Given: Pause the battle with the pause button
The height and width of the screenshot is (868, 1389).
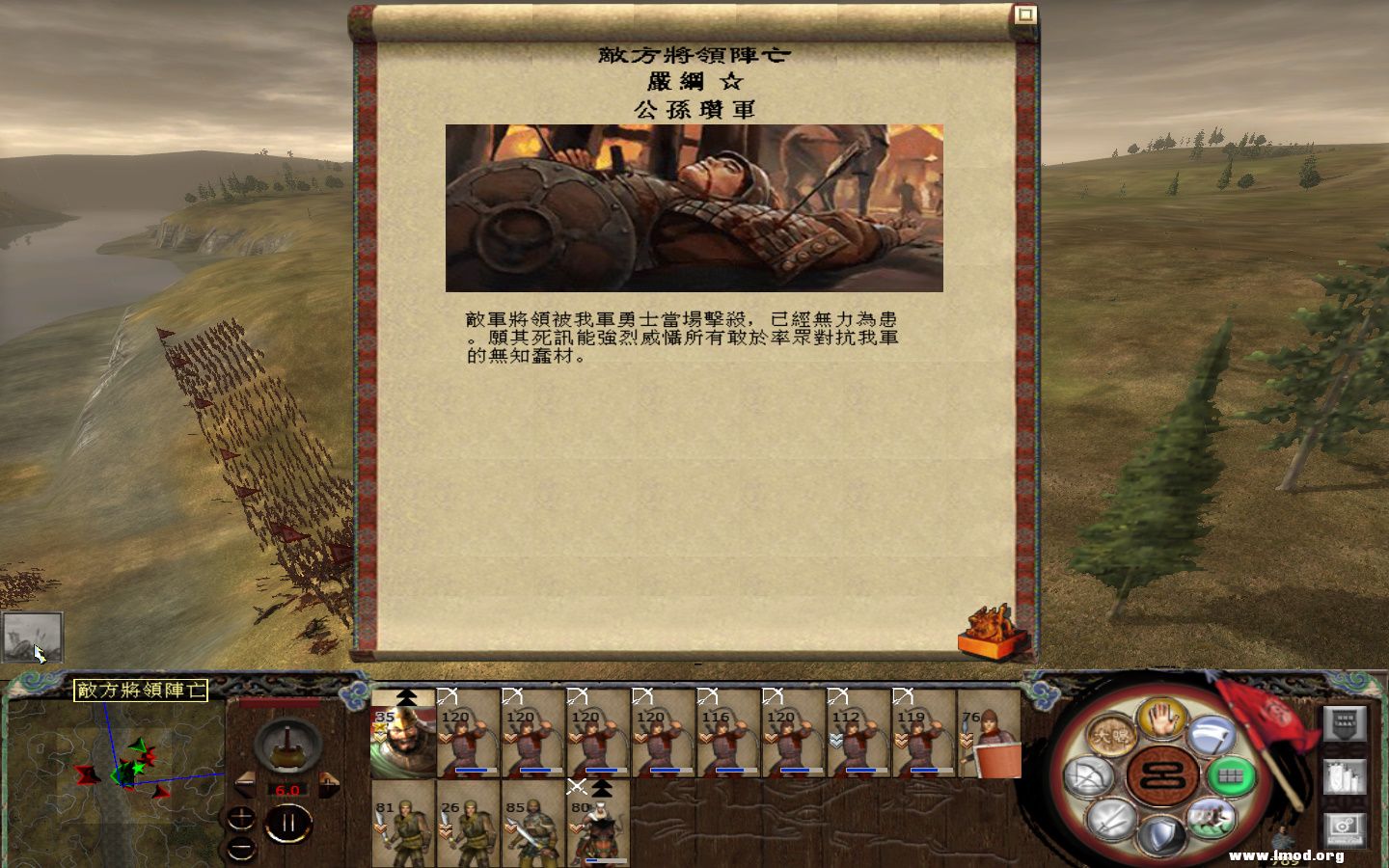Looking at the screenshot, I should coord(288,822).
